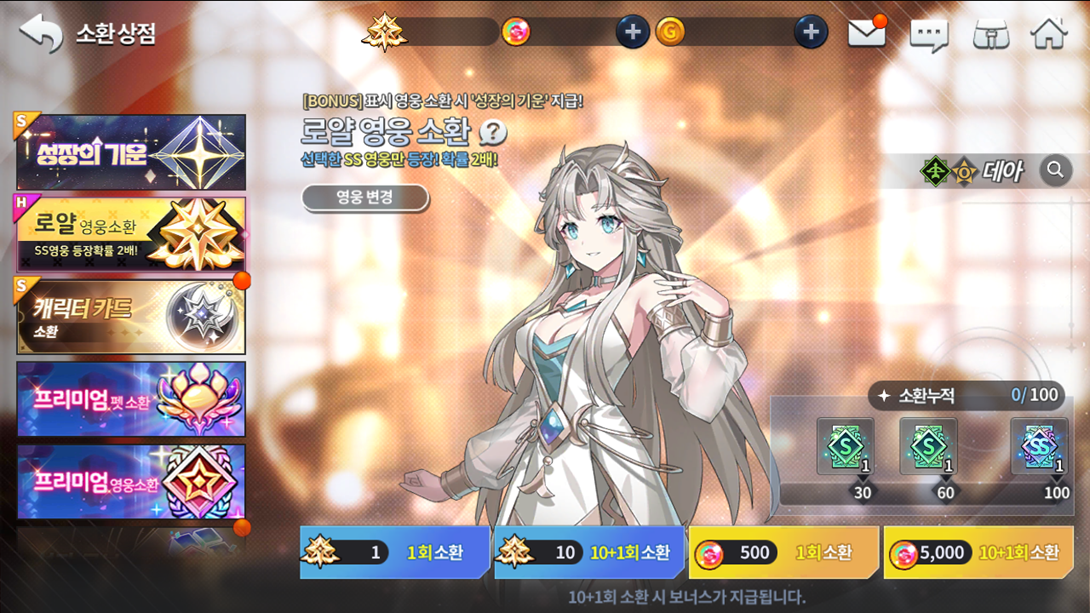Select the 성장의 기운 summon banner
The width and height of the screenshot is (1090, 613).
point(131,152)
